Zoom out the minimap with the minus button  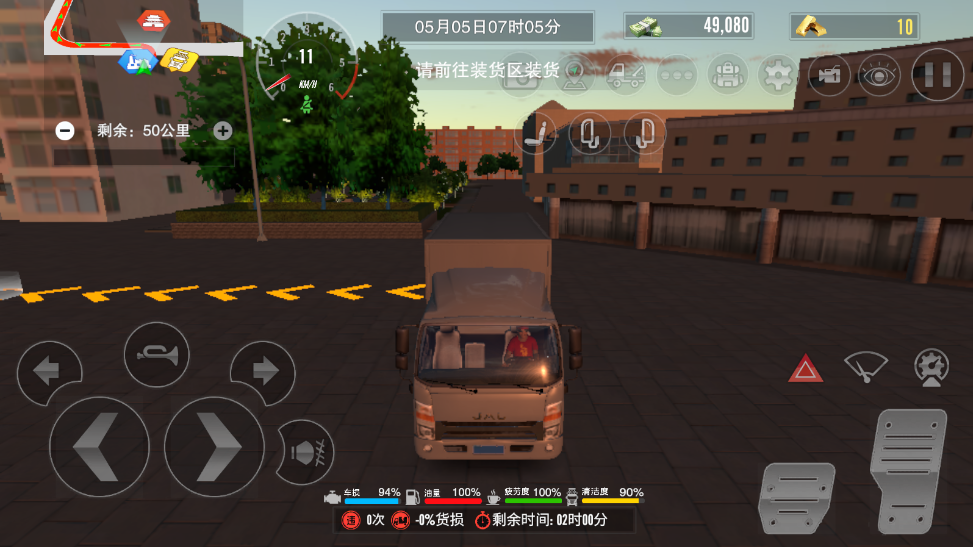65,130
